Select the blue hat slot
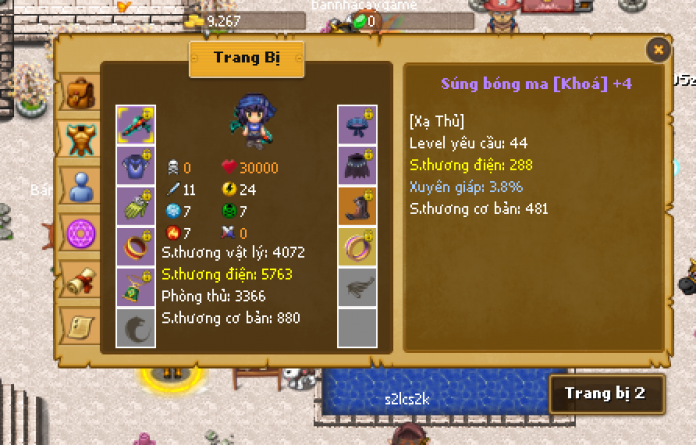This screenshot has height=445, width=696. (357, 124)
